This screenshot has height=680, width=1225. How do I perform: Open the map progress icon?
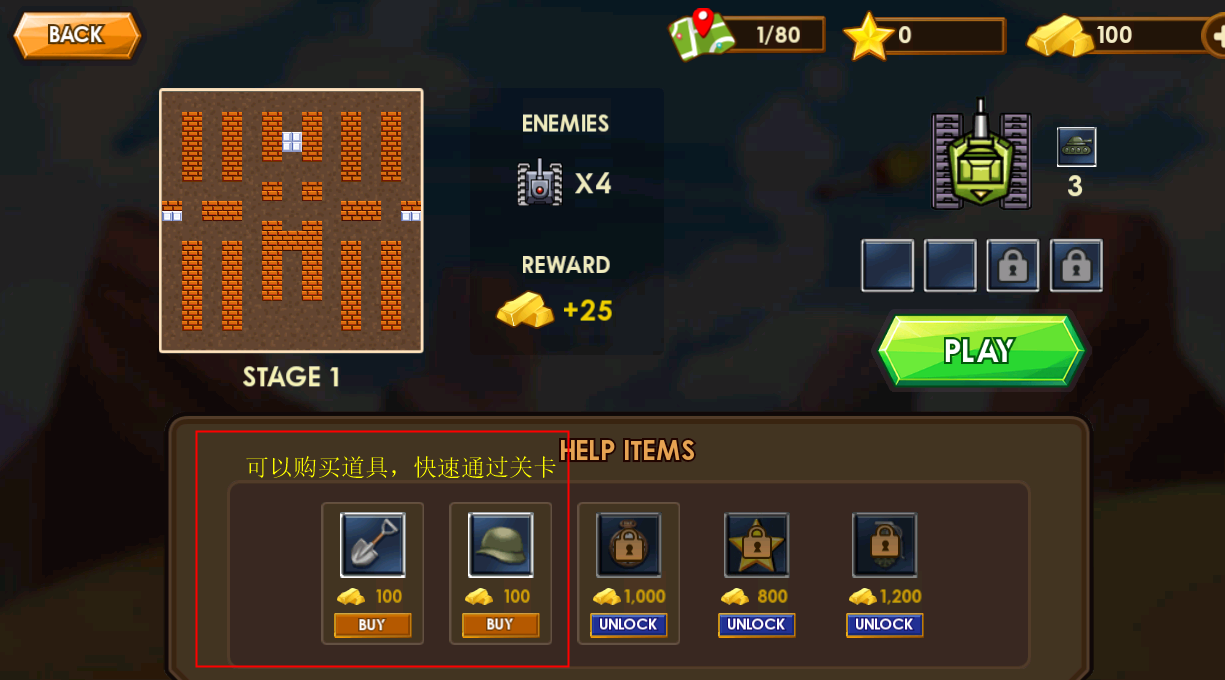(x=701, y=34)
